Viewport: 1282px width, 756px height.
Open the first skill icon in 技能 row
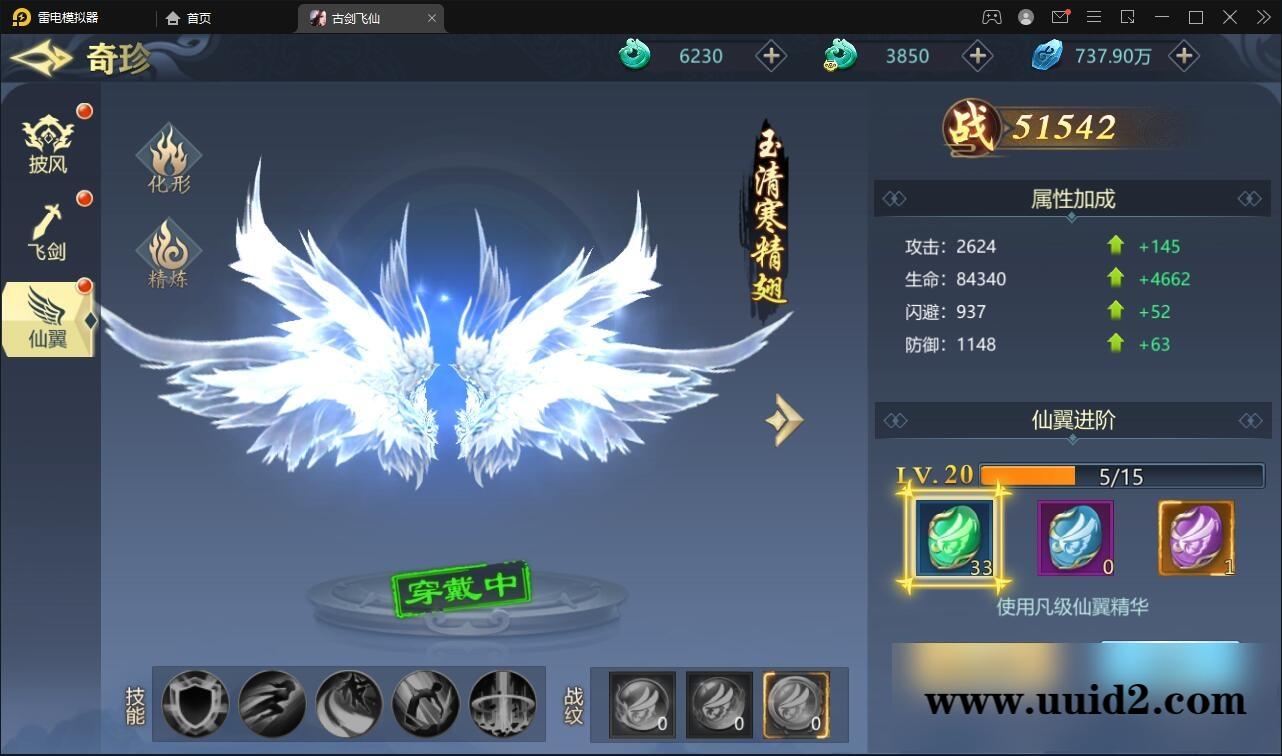click(x=195, y=704)
